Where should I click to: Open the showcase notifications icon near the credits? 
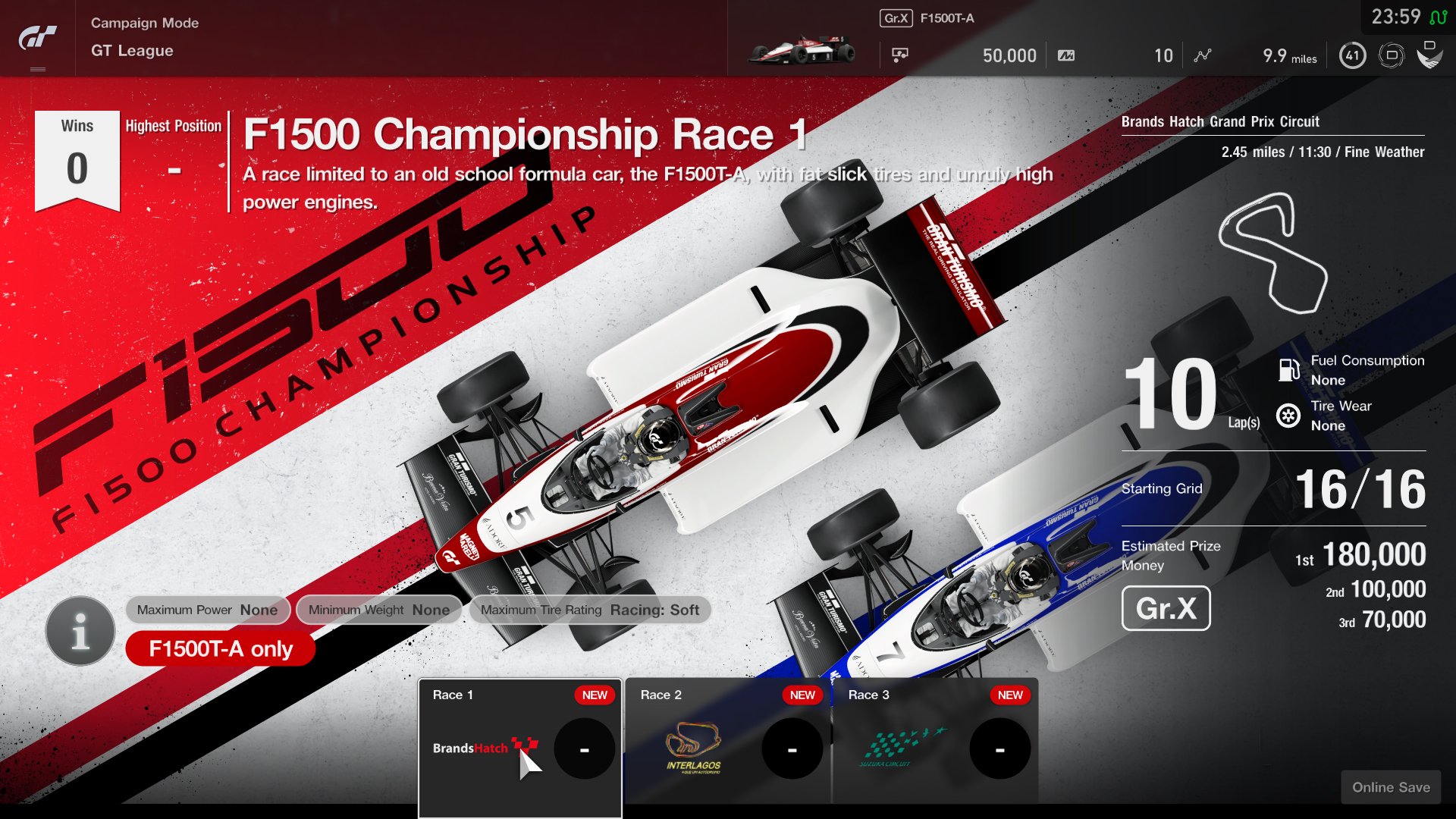pyautogui.click(x=899, y=55)
